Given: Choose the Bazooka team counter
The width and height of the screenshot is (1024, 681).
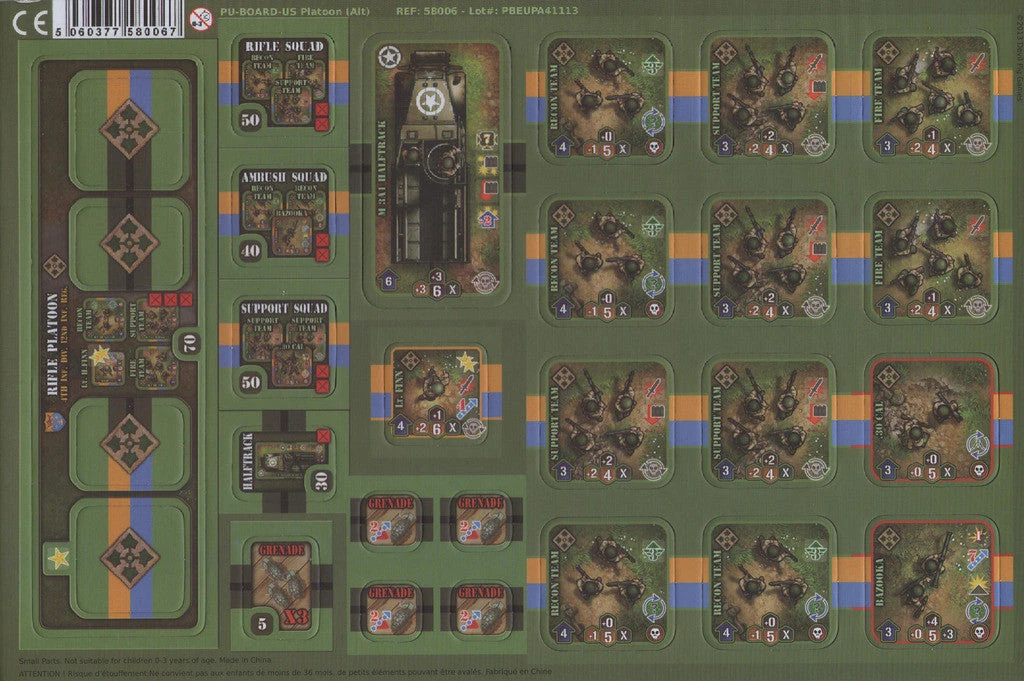Looking at the screenshot, I should (933, 583).
